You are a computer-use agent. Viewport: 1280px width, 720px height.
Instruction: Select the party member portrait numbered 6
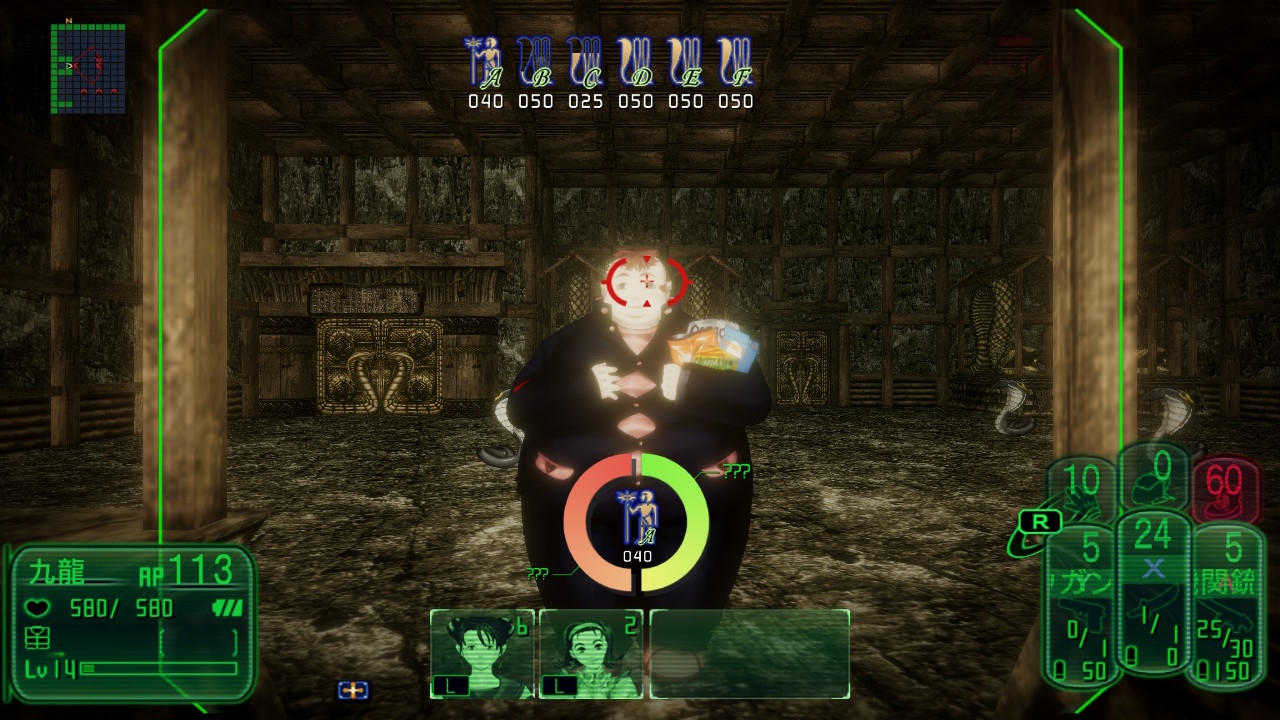483,654
